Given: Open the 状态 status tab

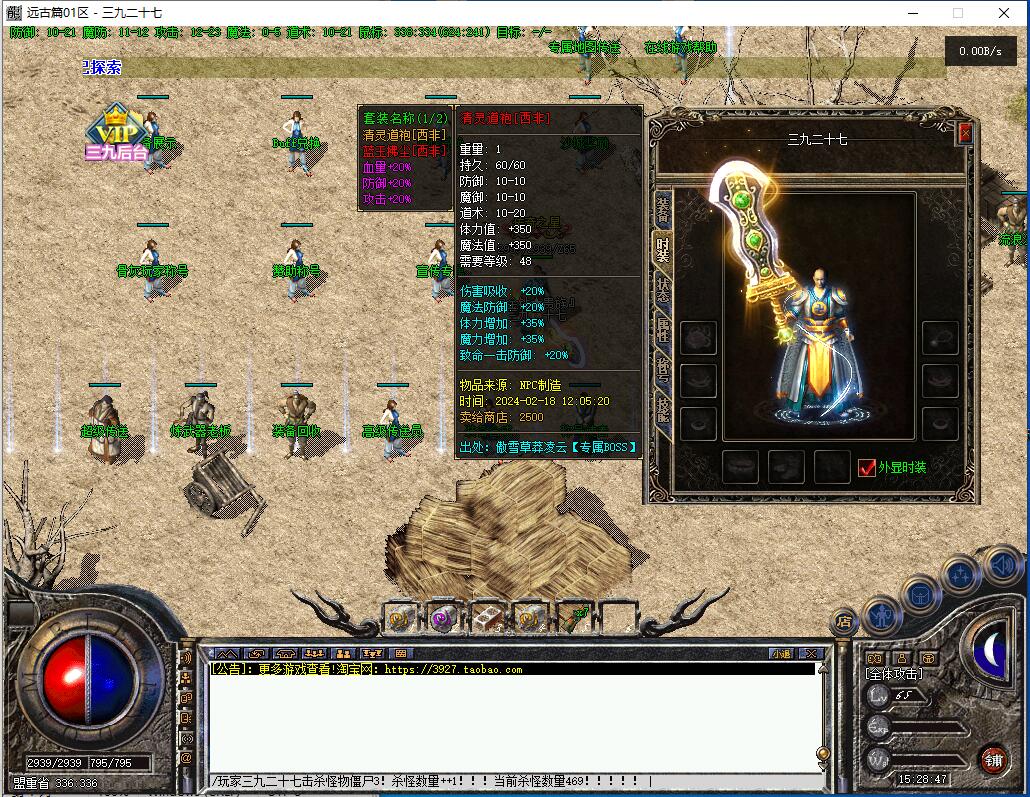Looking at the screenshot, I should [x=663, y=290].
